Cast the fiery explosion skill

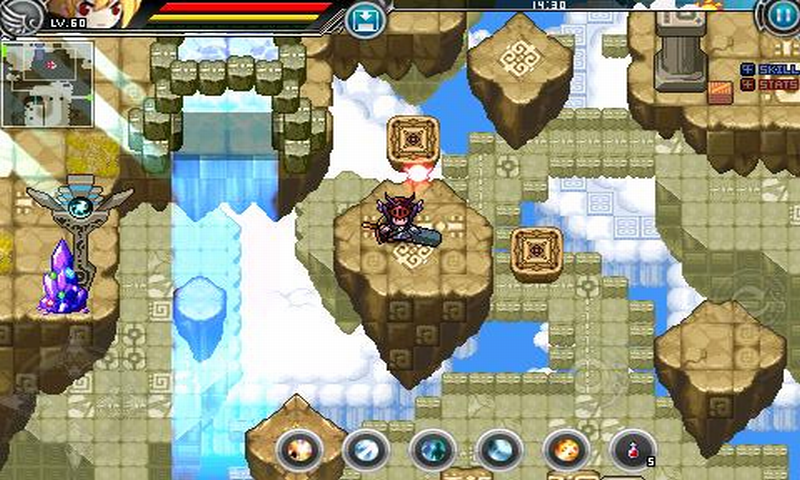pyautogui.click(x=298, y=450)
